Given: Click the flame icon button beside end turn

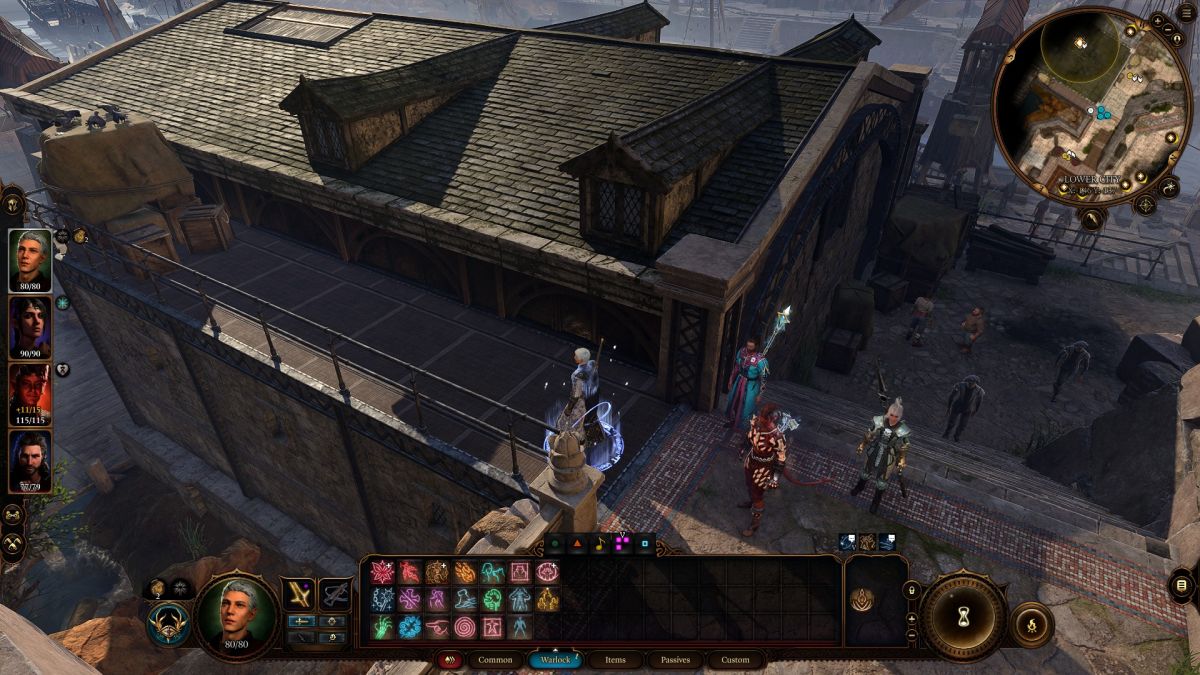Looking at the screenshot, I should click(1032, 624).
